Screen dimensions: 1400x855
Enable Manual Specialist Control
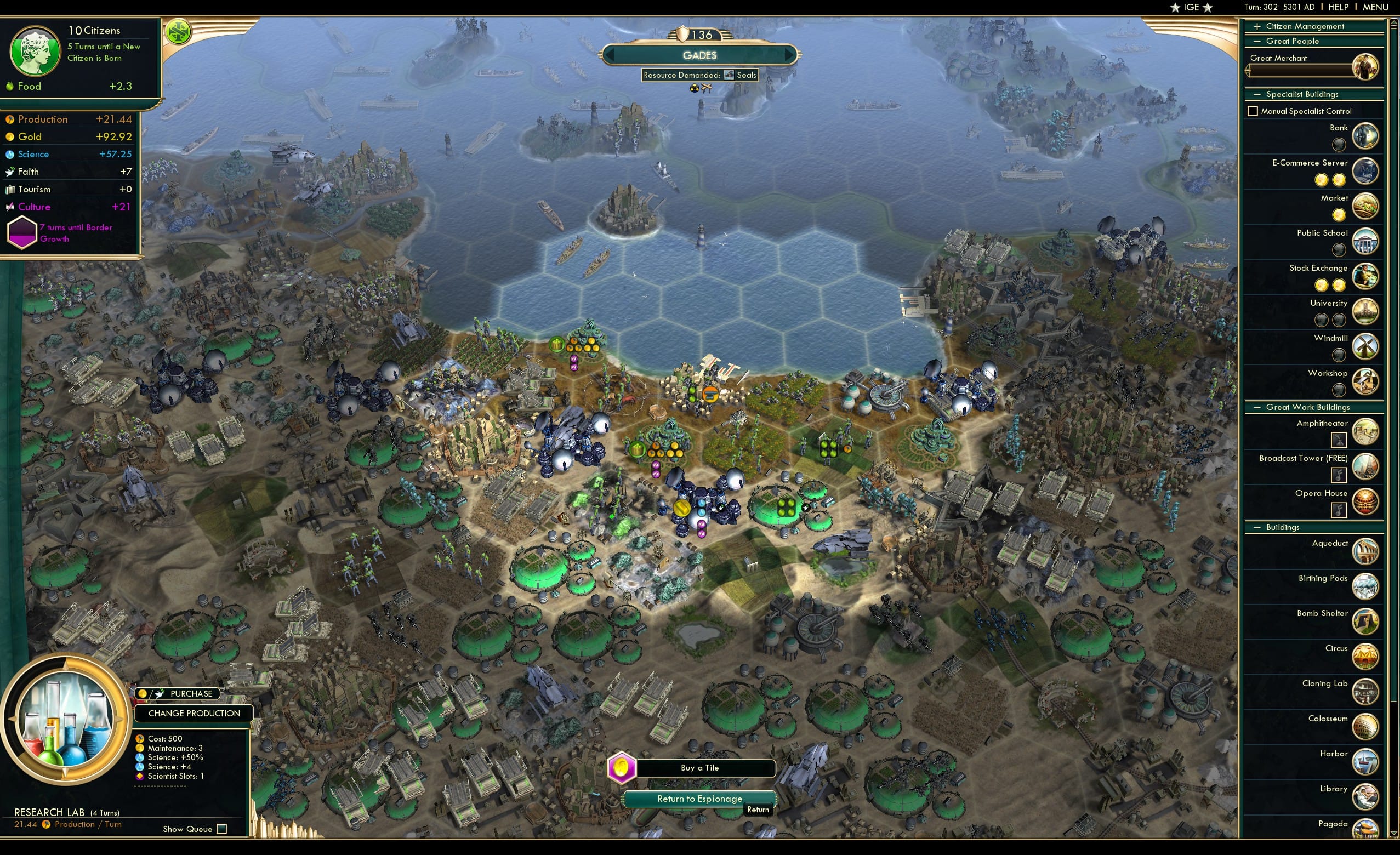(x=1253, y=111)
